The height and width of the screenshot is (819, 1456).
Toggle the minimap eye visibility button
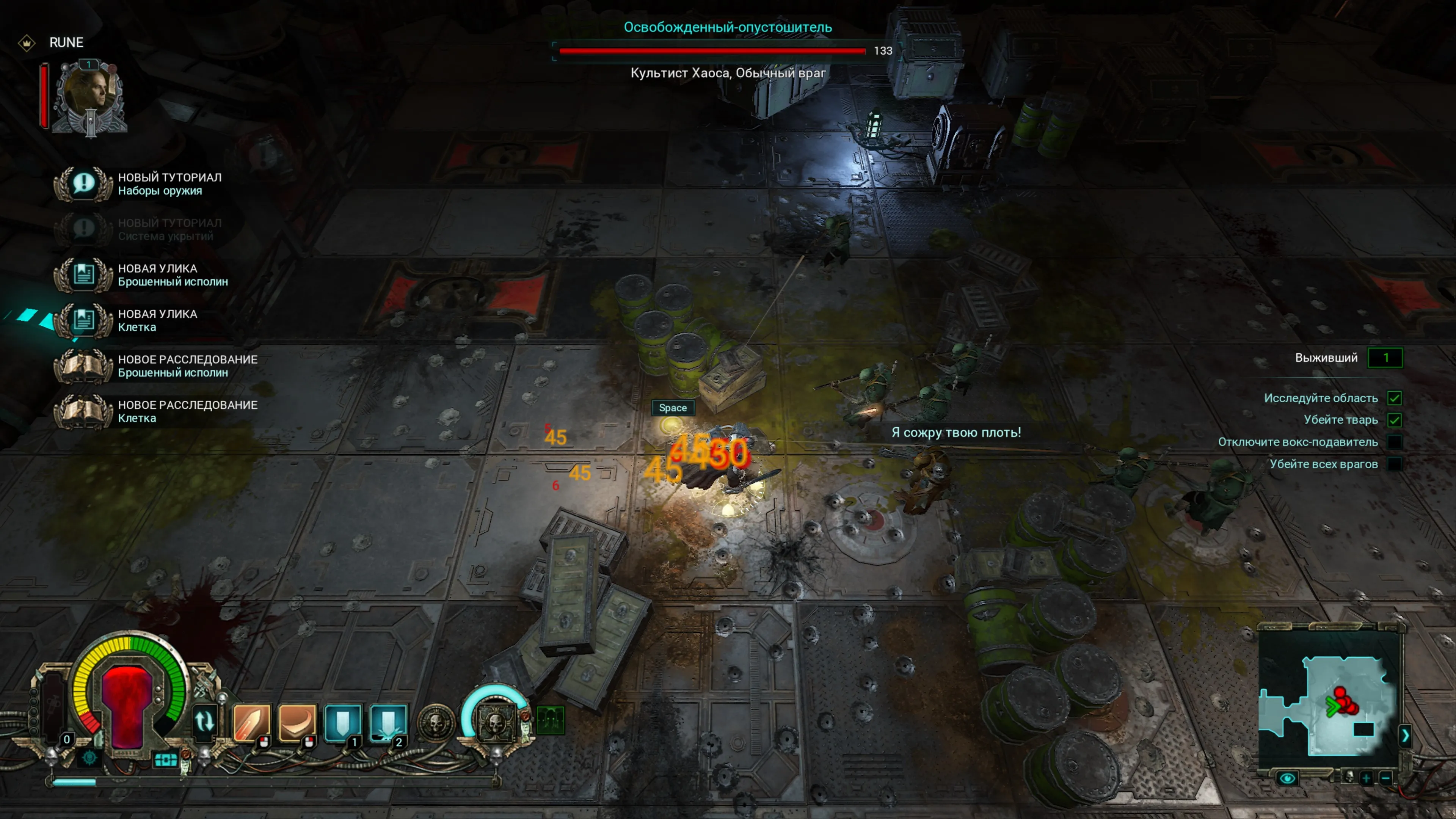[x=1287, y=778]
